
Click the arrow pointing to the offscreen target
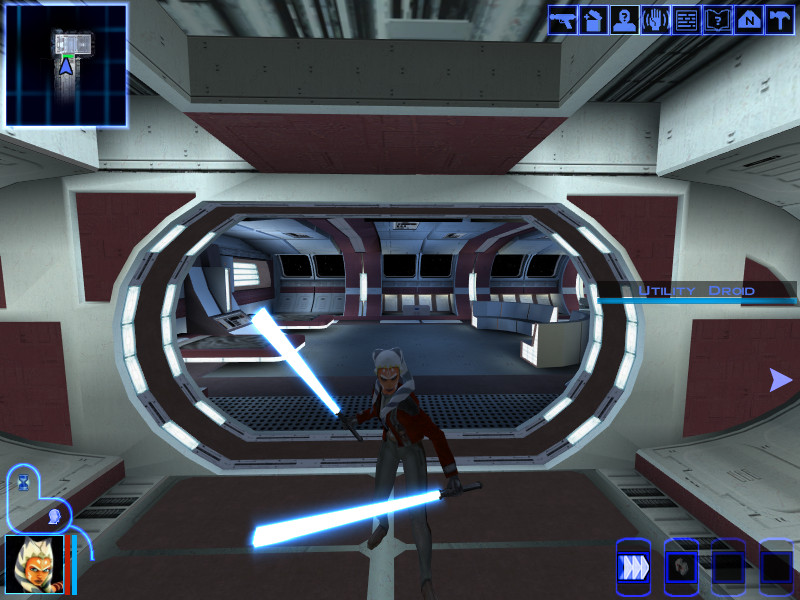click(780, 380)
